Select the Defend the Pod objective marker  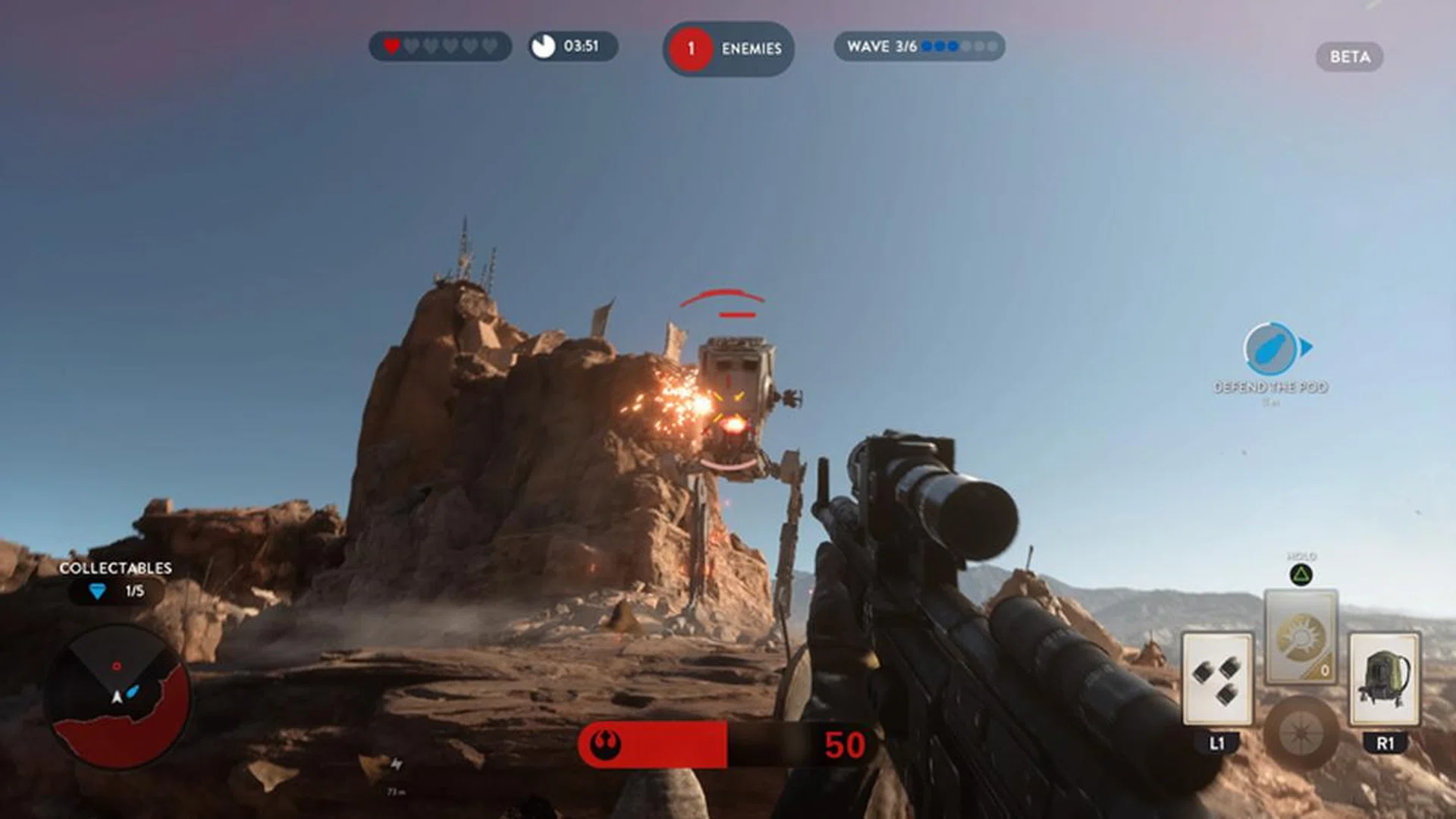pyautogui.click(x=1272, y=349)
